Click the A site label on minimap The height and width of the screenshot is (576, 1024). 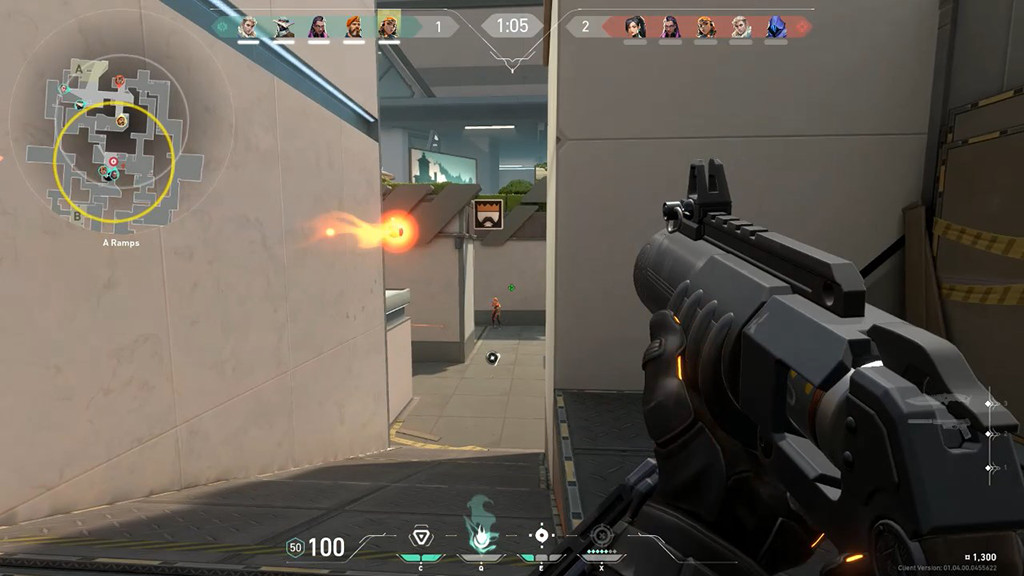tap(78, 68)
